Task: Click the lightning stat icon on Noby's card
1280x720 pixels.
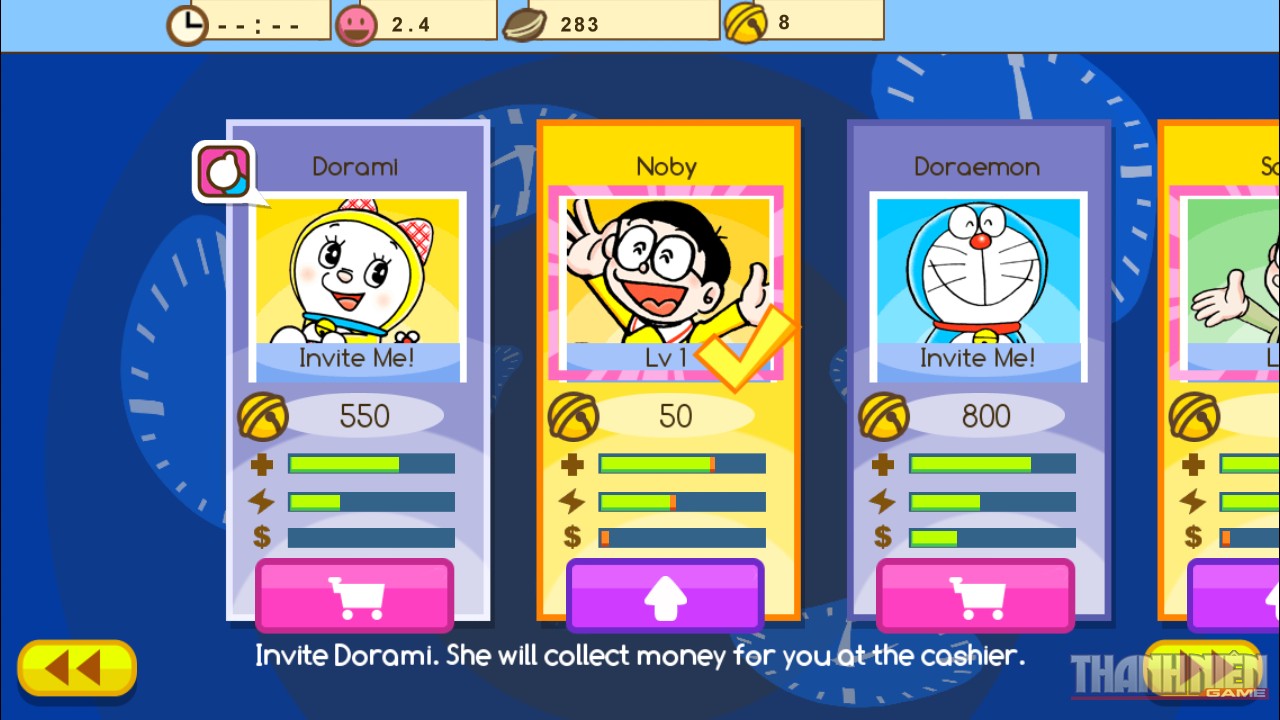Action: point(573,500)
